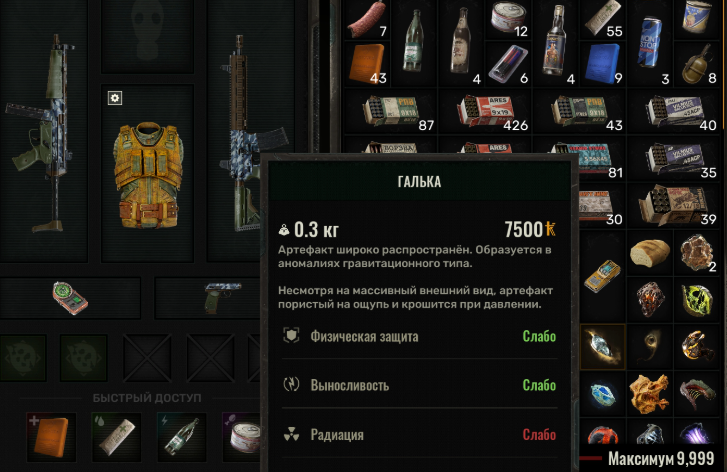Choose the bandage stack of 55
This screenshot has height=472, width=727.
coord(605,20)
